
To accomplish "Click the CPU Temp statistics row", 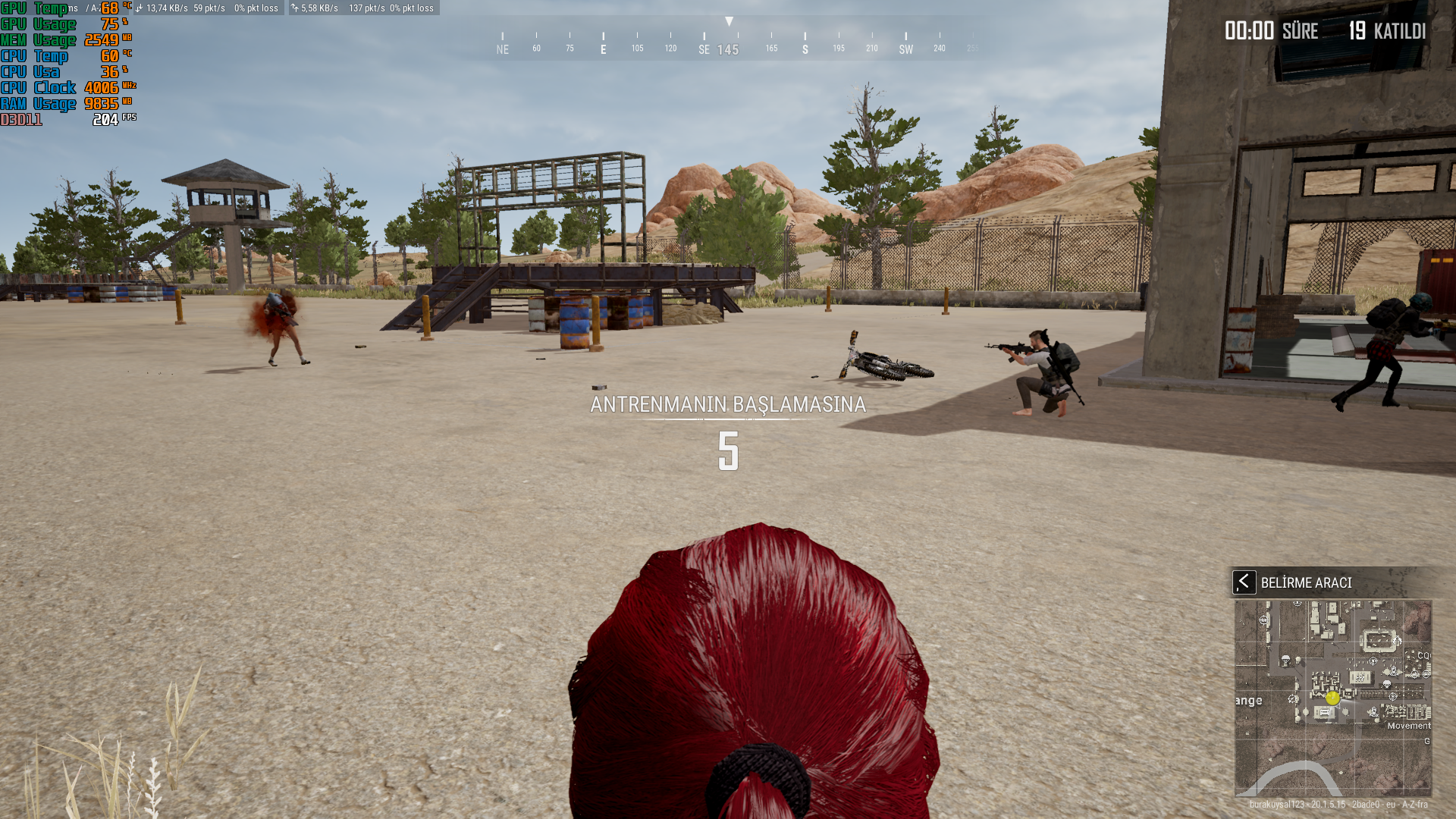I will coord(45,55).
